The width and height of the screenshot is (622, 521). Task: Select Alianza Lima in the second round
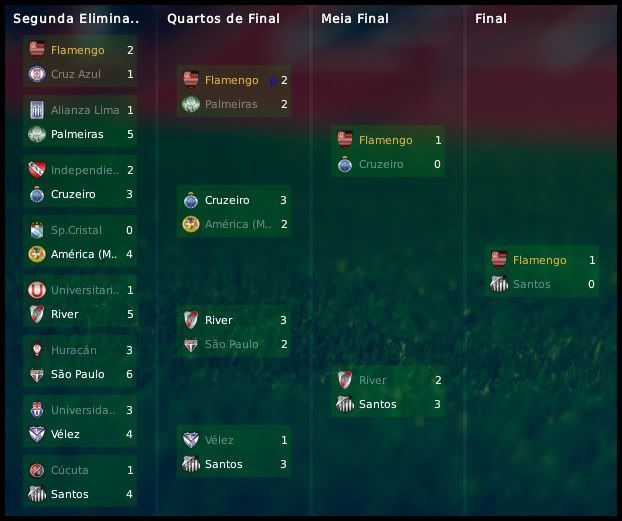coord(85,110)
